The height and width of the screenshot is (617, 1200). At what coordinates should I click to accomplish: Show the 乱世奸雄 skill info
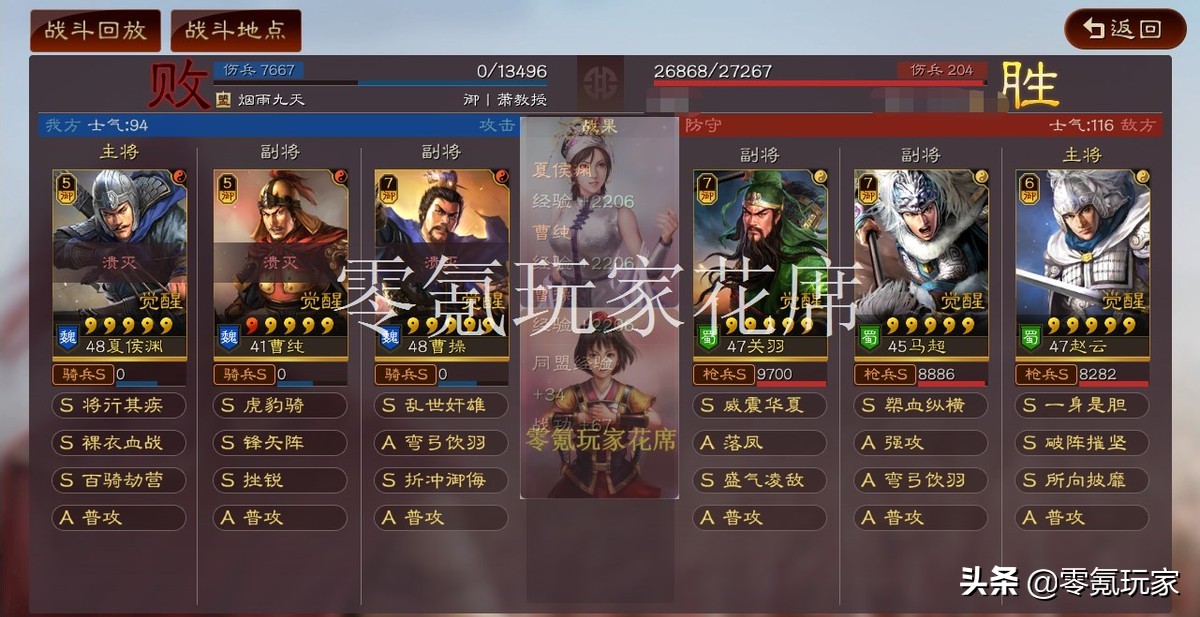tap(441, 406)
